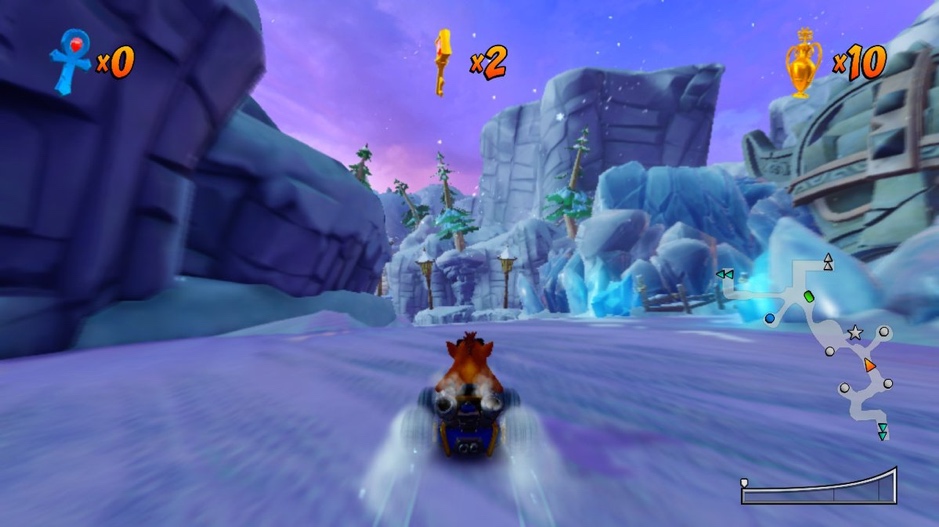
Task: Click the blue relic ankh icon
Action: pyautogui.click(x=71, y=62)
